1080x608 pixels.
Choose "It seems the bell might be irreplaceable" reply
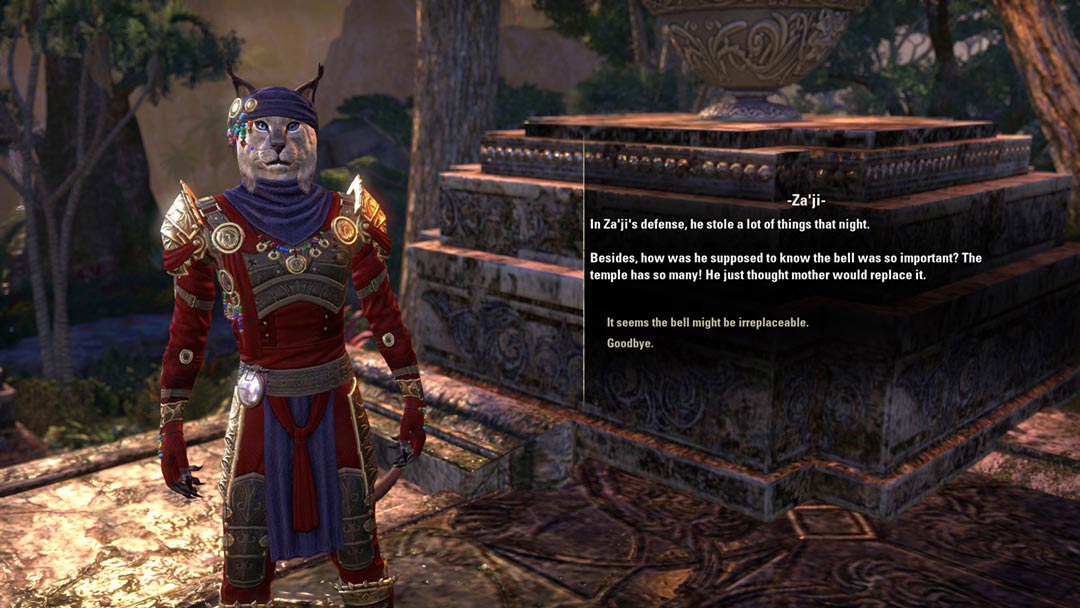coord(707,322)
